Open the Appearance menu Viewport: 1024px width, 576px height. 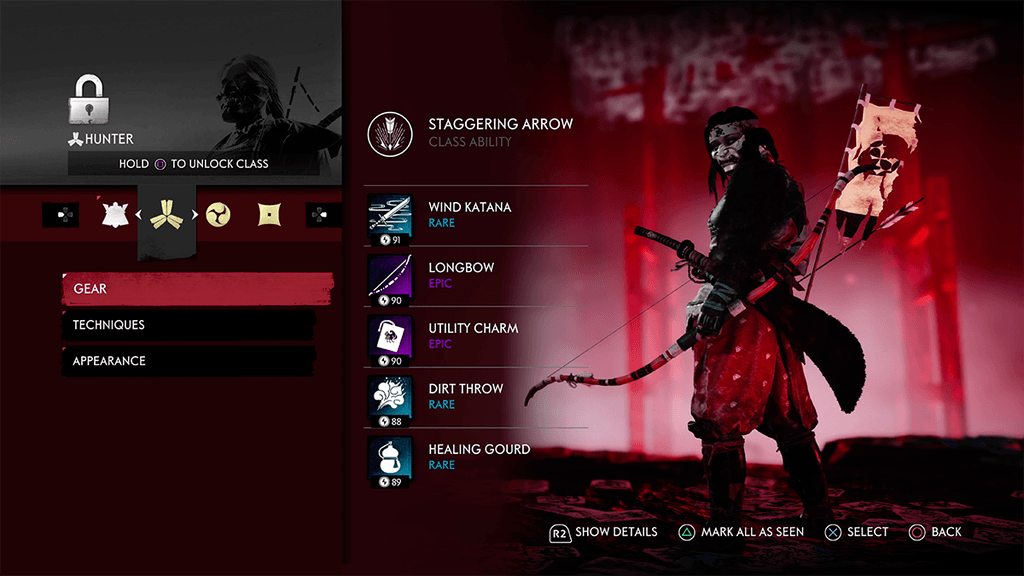pyautogui.click(x=190, y=361)
